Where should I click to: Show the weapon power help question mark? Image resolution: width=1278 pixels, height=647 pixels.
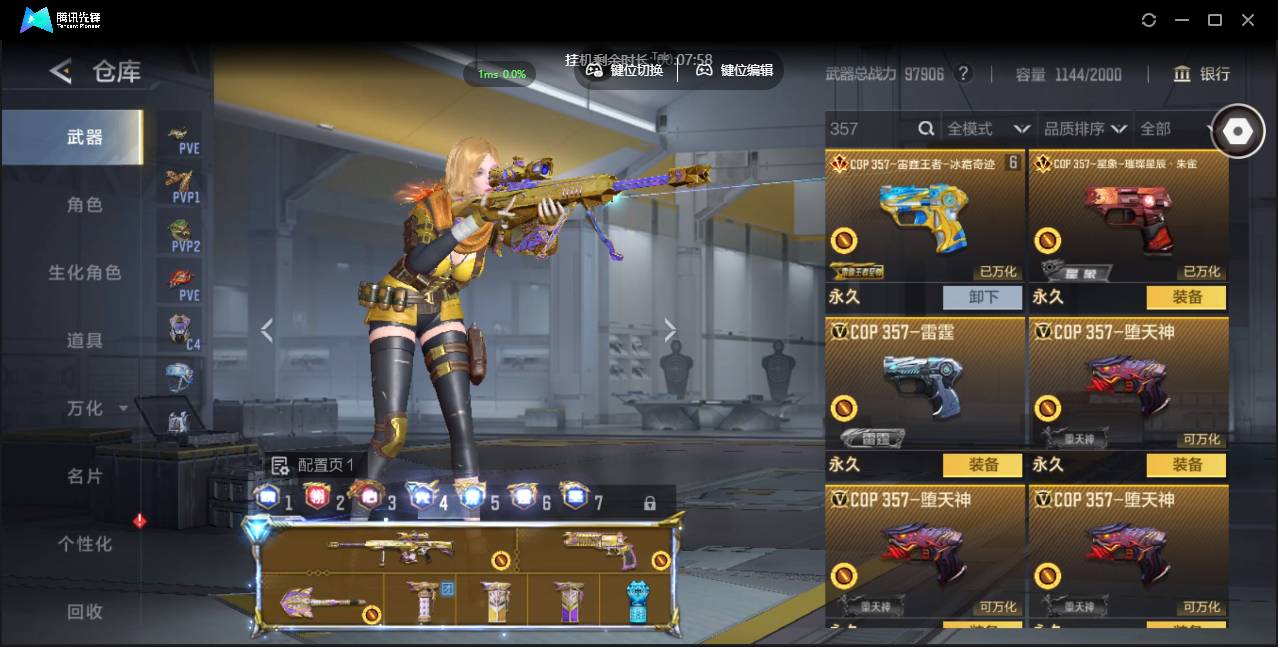click(x=963, y=74)
